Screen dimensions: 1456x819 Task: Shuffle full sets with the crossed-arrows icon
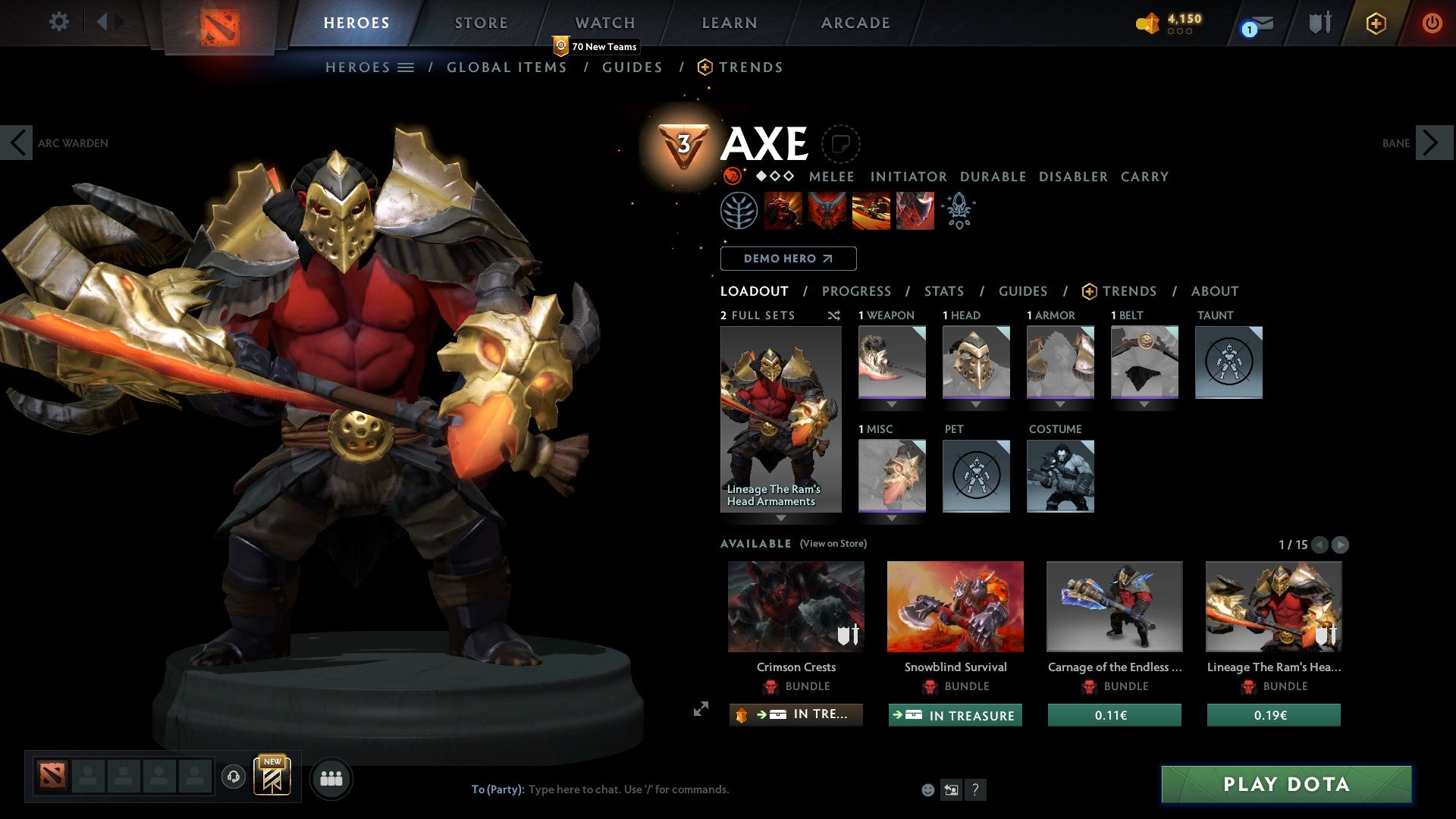833,315
